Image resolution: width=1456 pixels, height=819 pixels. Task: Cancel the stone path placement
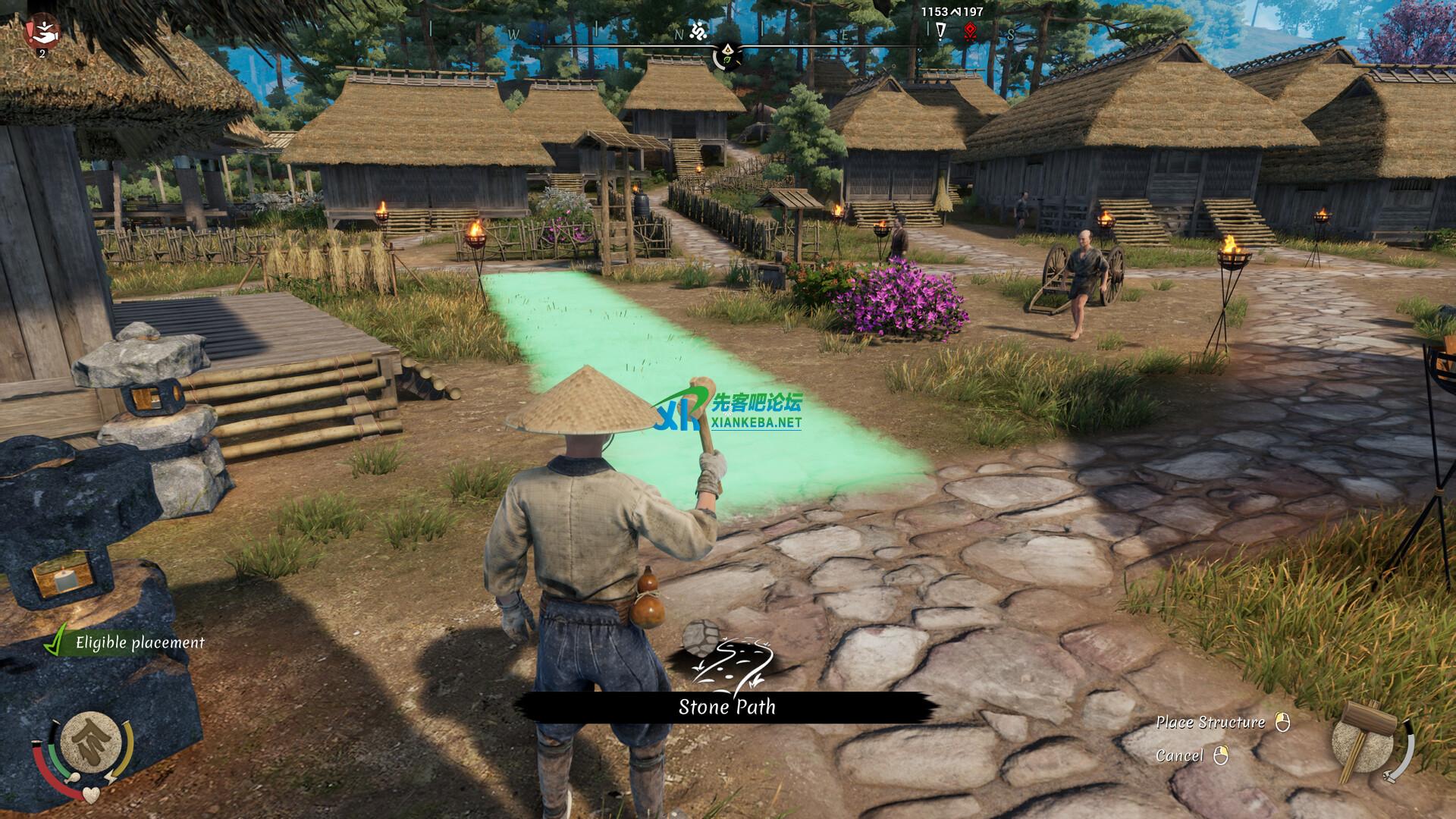click(x=1179, y=755)
